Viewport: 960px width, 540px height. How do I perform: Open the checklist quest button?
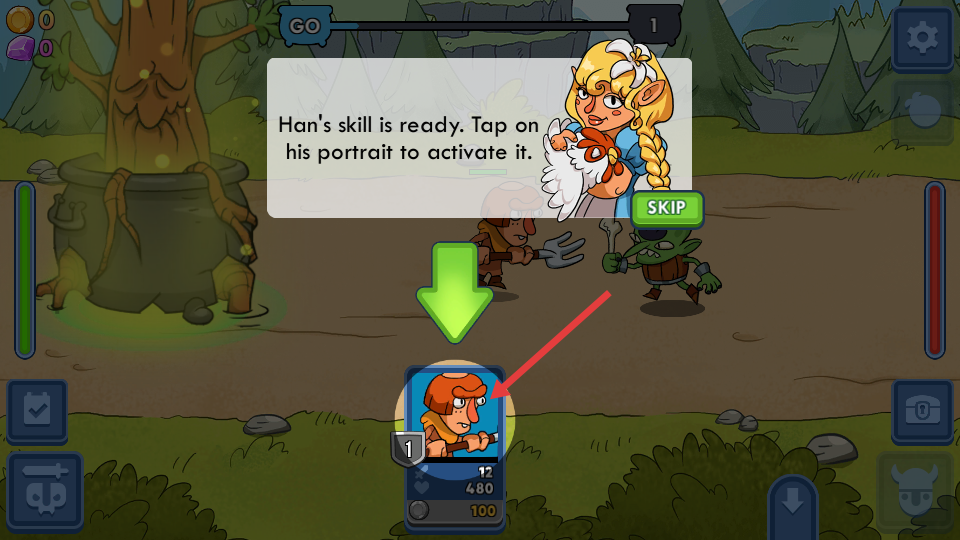click(x=37, y=410)
